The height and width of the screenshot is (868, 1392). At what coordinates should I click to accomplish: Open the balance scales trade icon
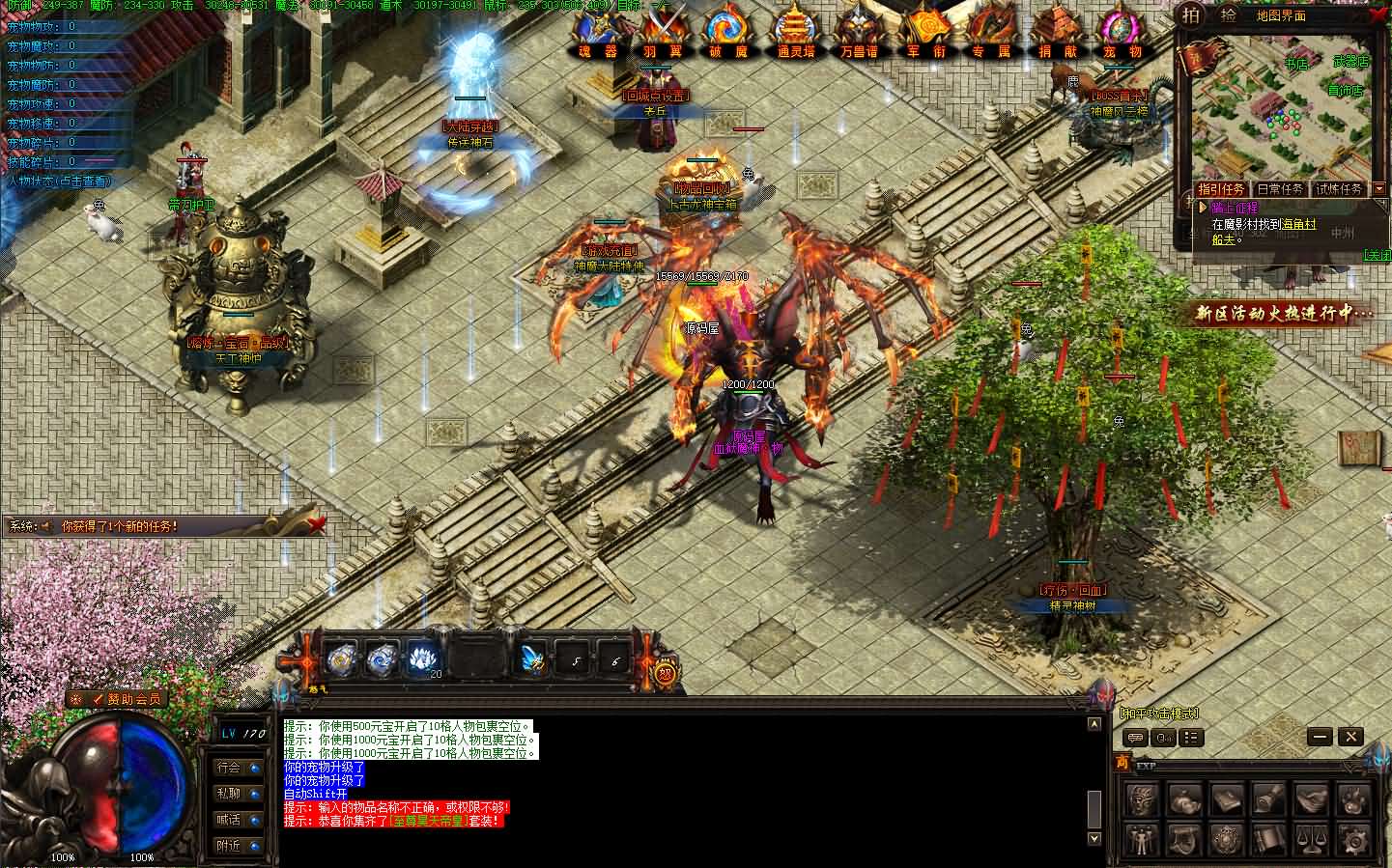(x=1312, y=838)
